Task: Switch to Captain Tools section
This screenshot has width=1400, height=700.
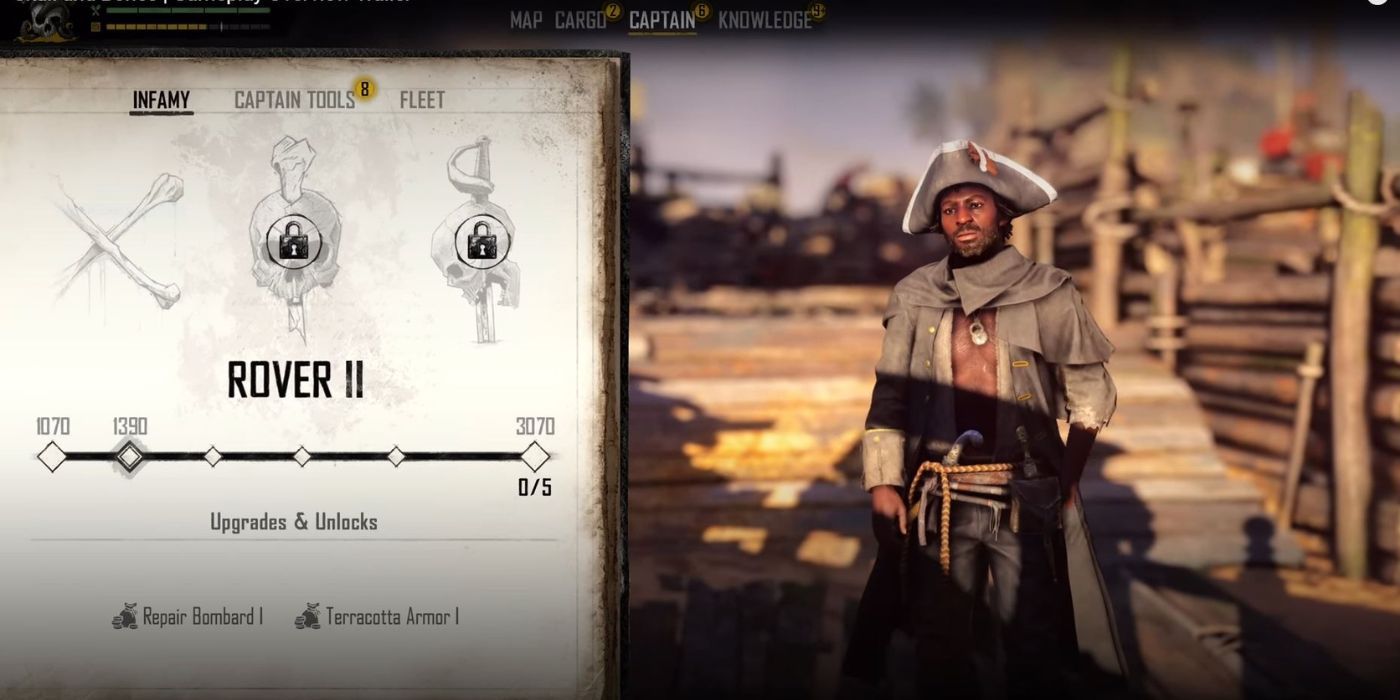Action: point(294,100)
